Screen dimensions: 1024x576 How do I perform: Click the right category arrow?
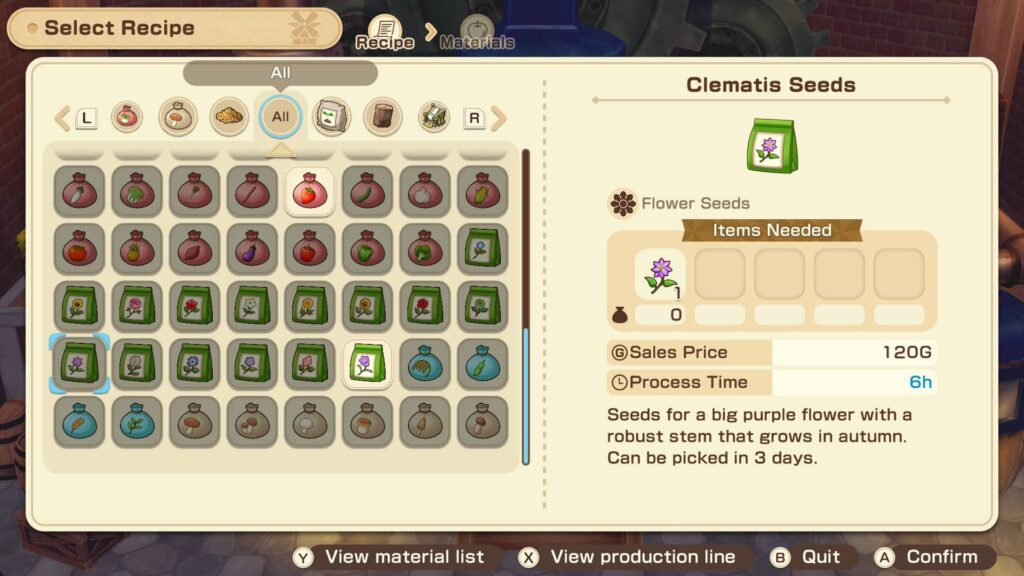(497, 118)
